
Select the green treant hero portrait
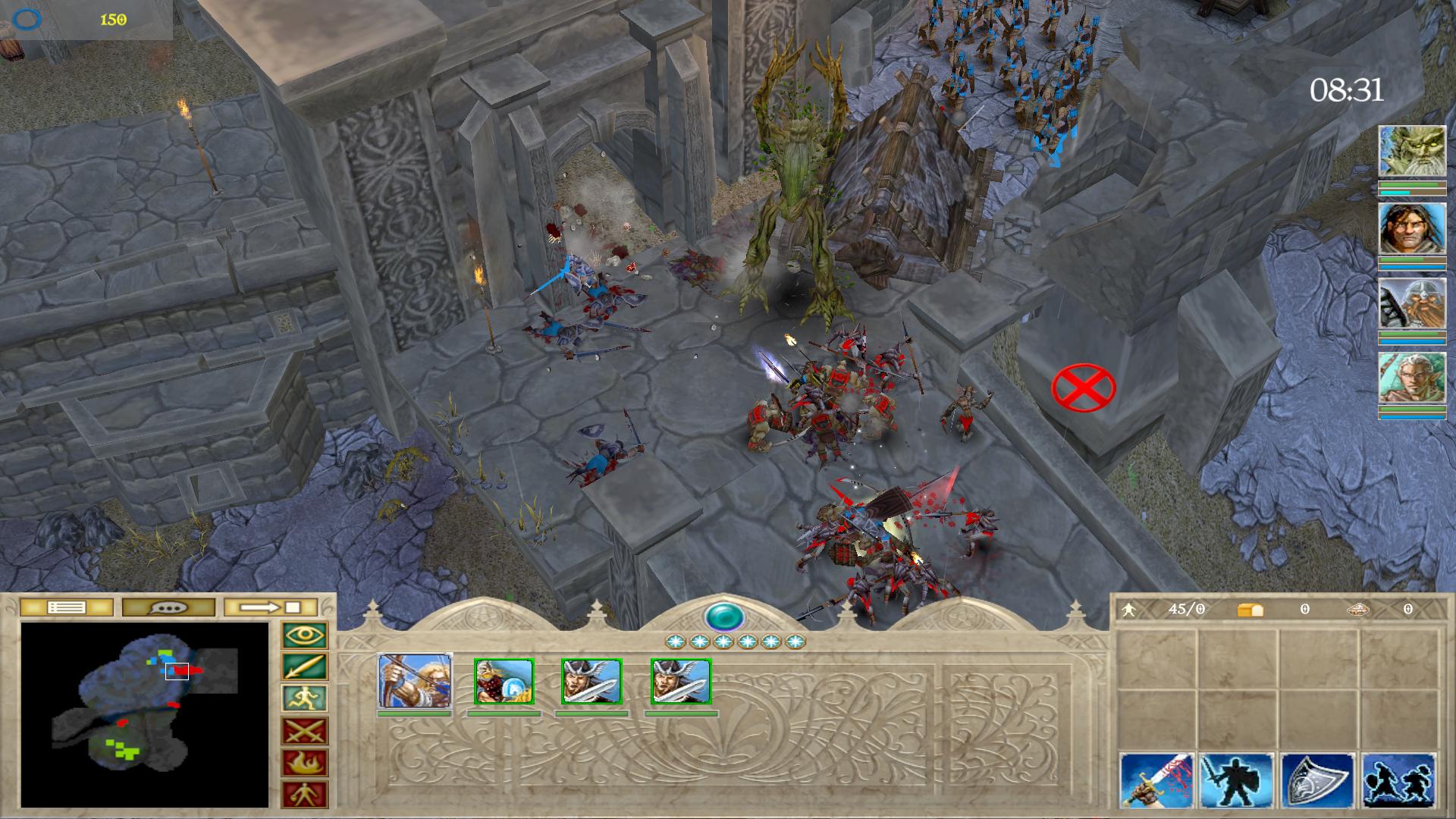1412,152
